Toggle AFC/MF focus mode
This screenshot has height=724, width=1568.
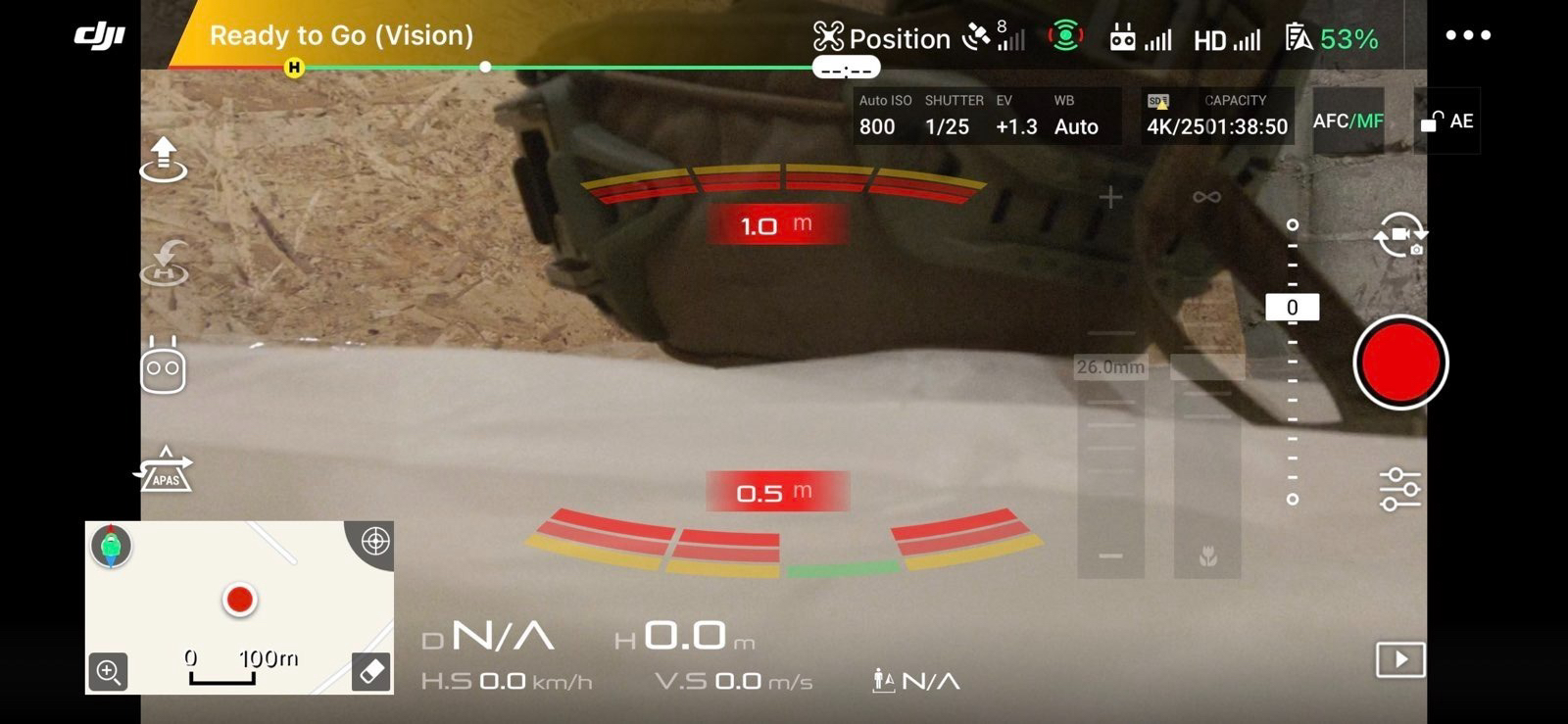[1347, 121]
